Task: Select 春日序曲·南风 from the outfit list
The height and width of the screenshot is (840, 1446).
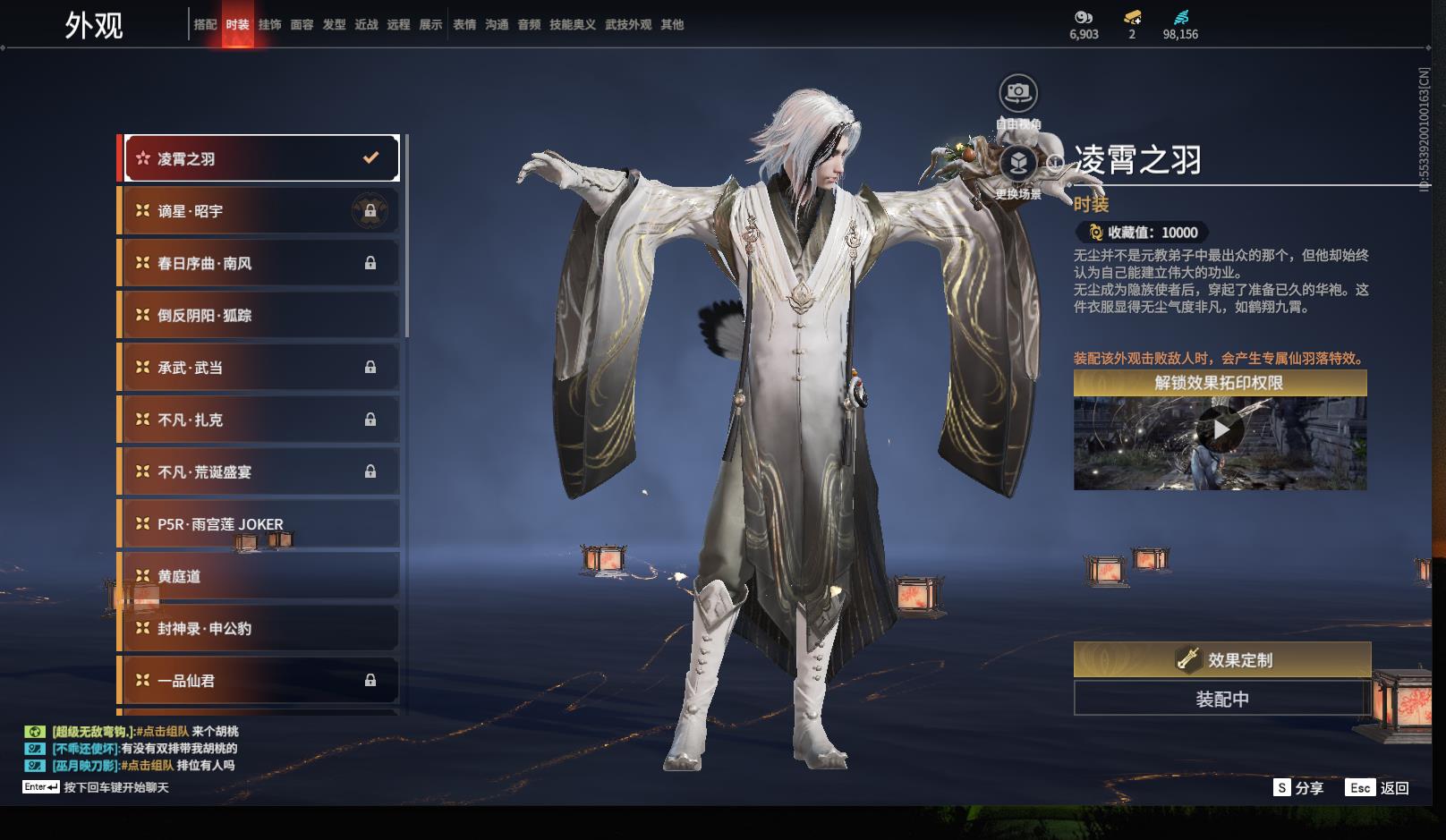Action: tap(260, 263)
